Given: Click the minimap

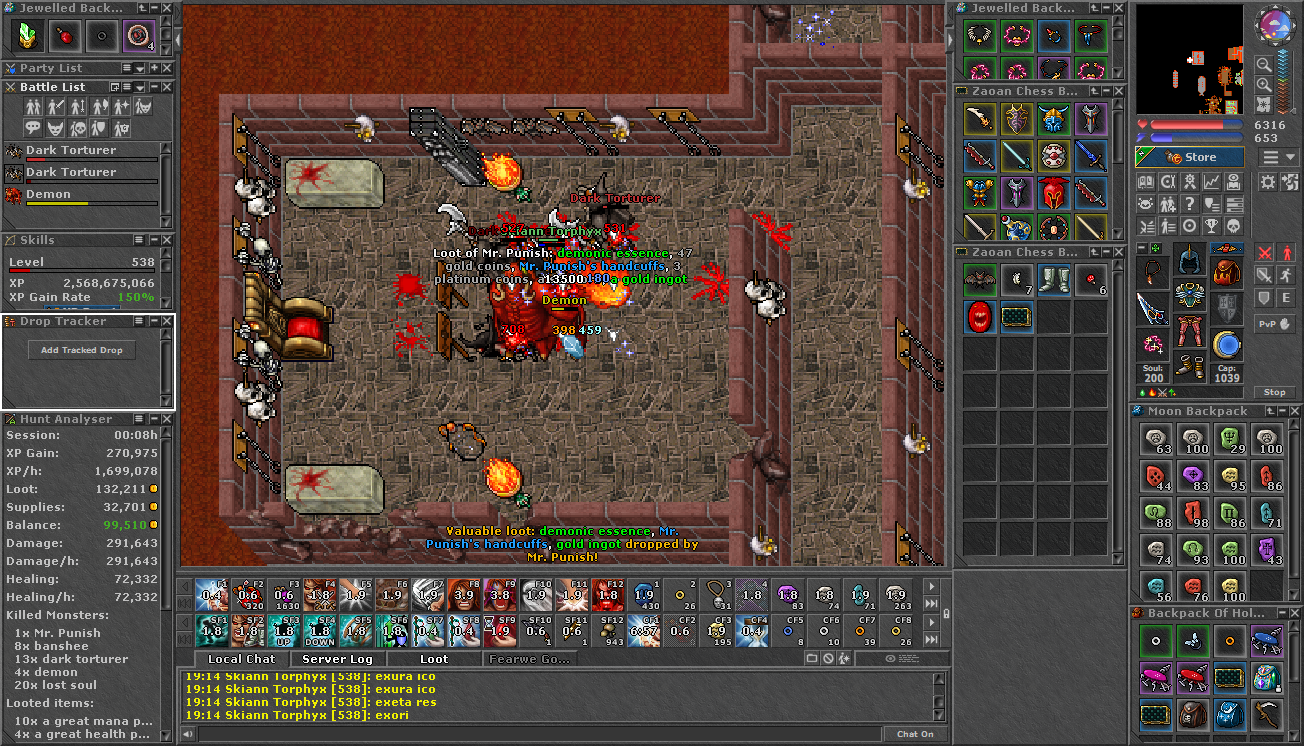Looking at the screenshot, I should [x=1190, y=60].
